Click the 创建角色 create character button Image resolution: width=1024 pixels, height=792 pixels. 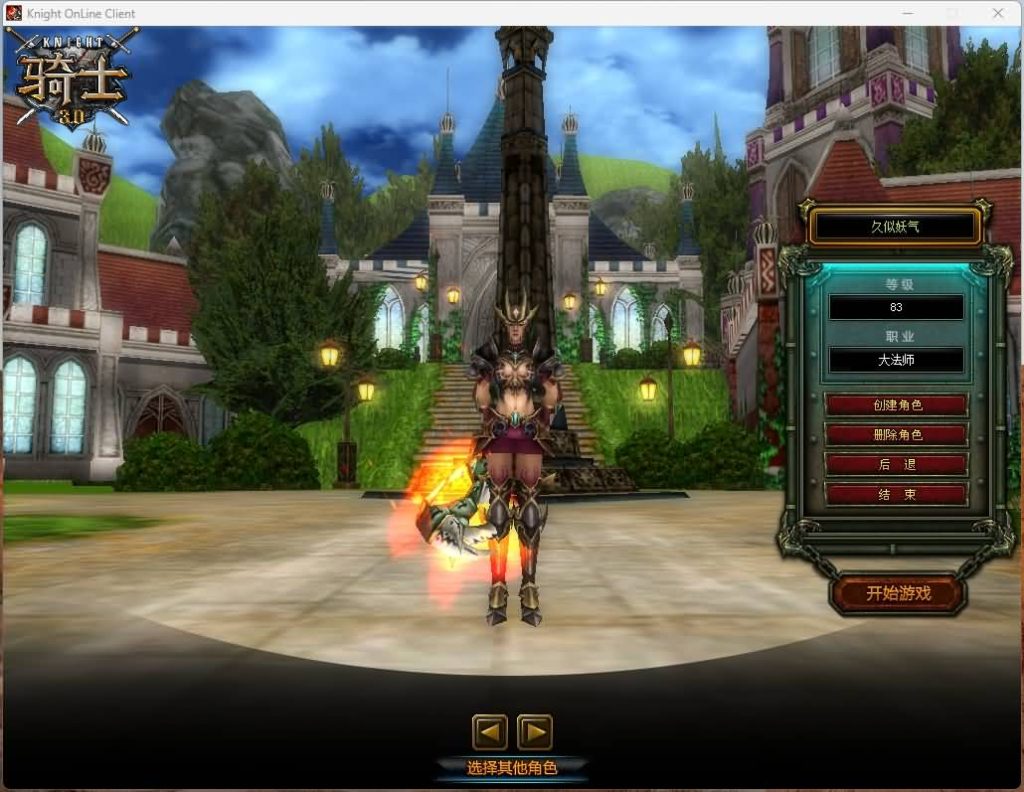(896, 405)
